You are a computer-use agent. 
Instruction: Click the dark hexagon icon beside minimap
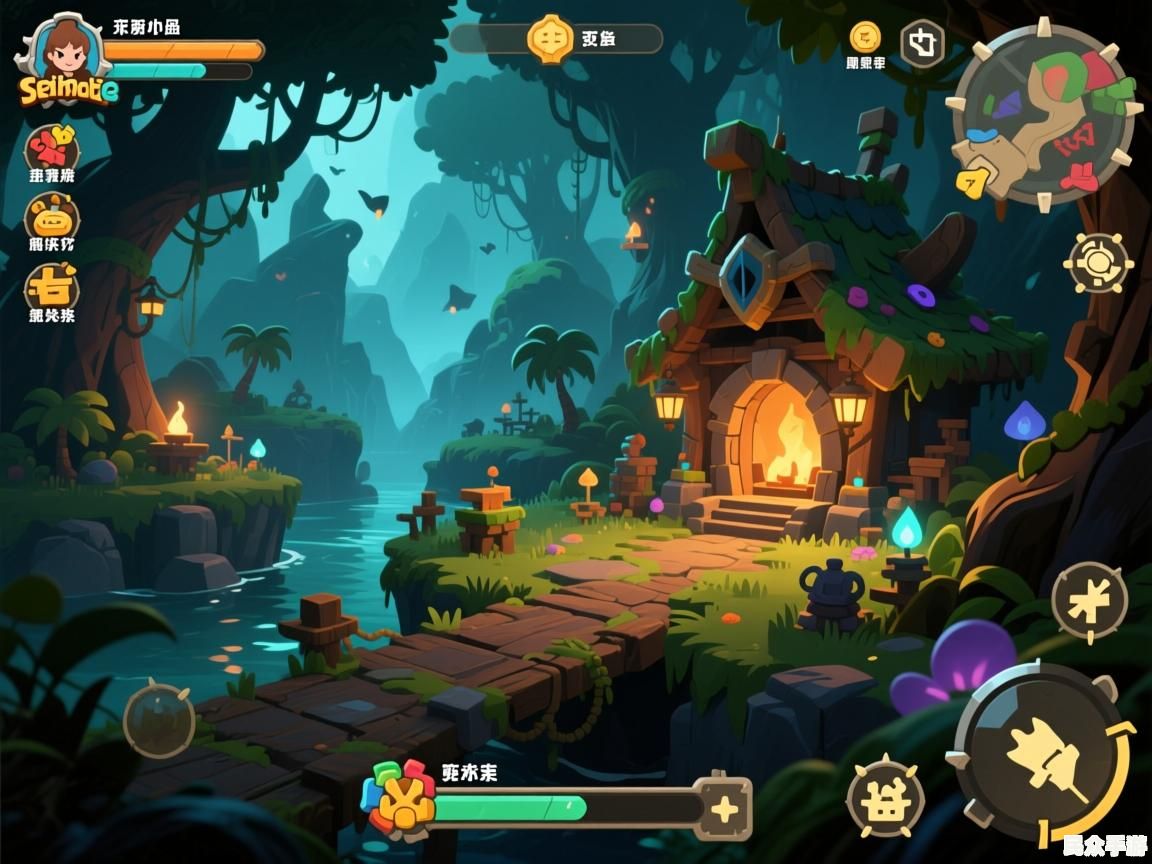[922, 44]
